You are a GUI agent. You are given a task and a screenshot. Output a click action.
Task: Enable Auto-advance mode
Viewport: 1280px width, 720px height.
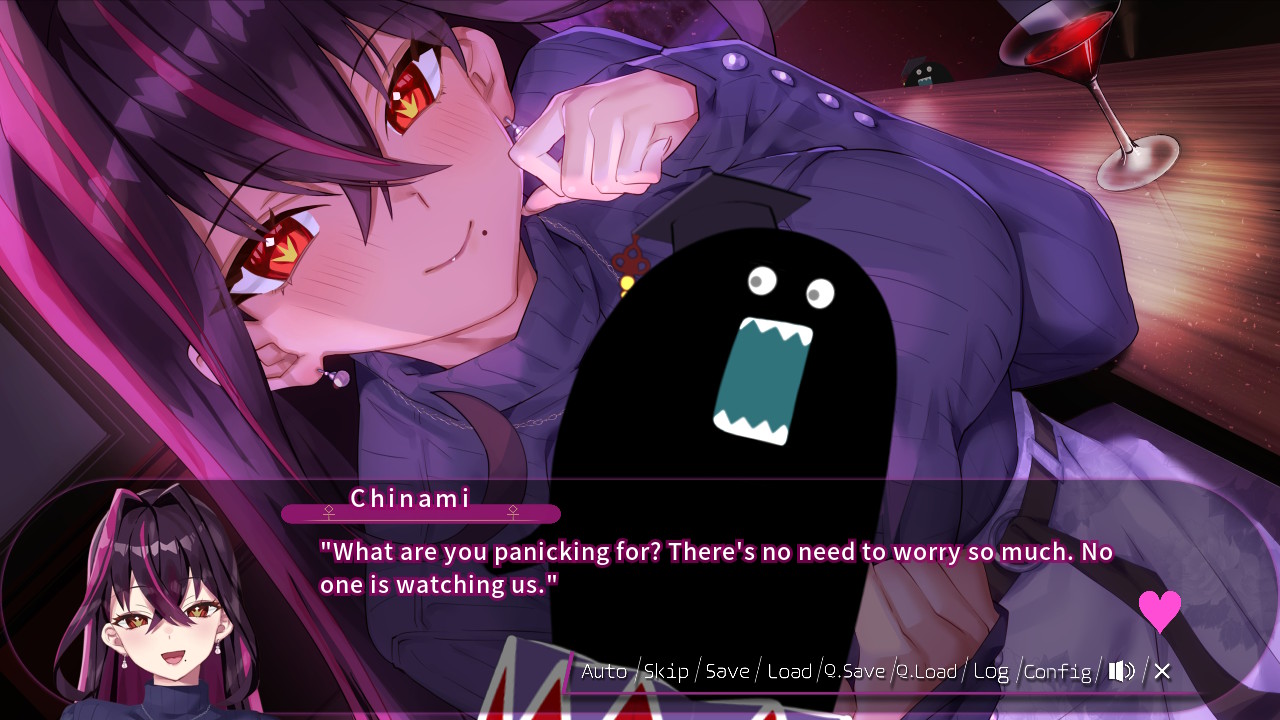(x=604, y=671)
